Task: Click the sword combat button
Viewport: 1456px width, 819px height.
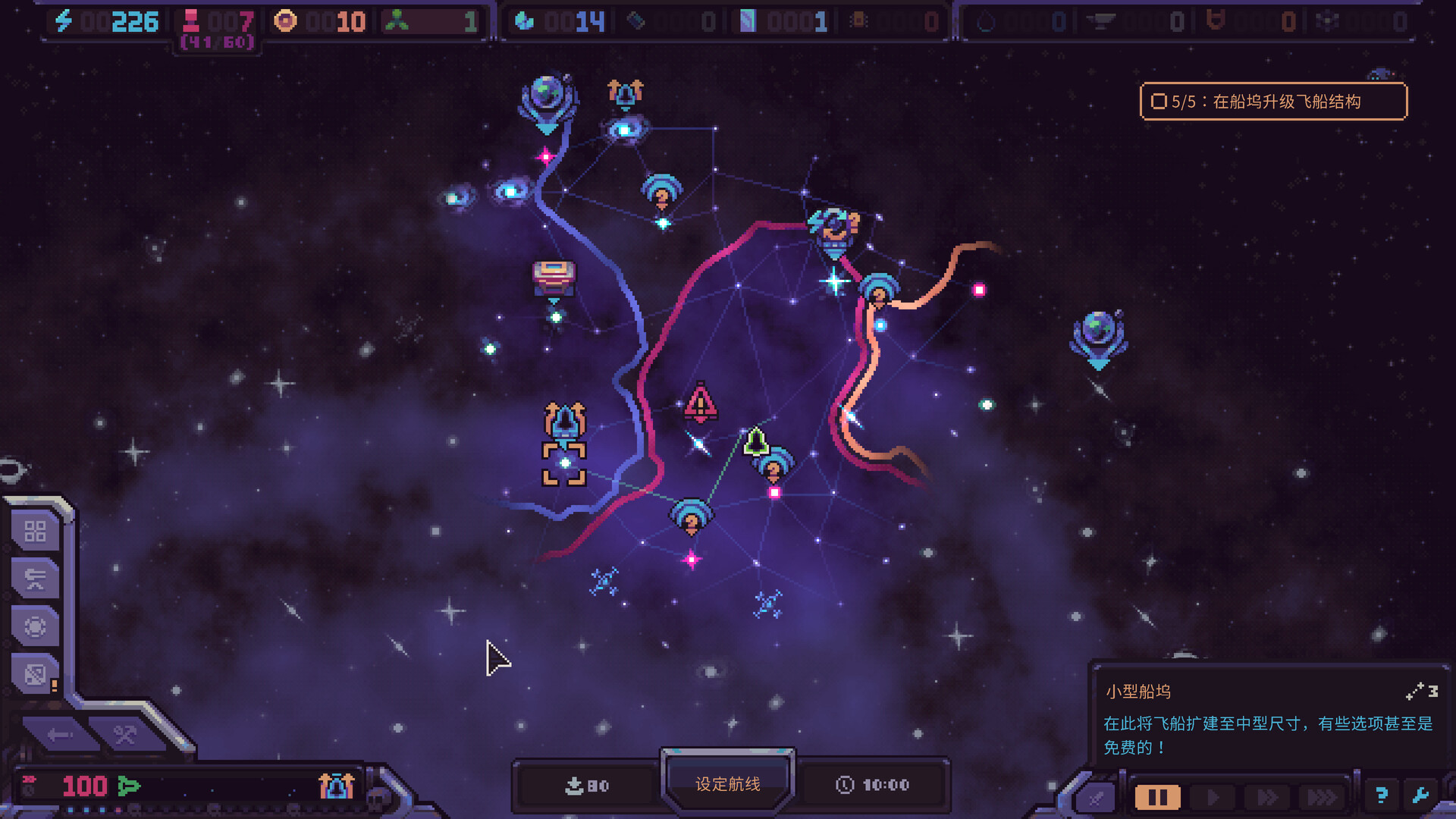Action: [1097, 797]
